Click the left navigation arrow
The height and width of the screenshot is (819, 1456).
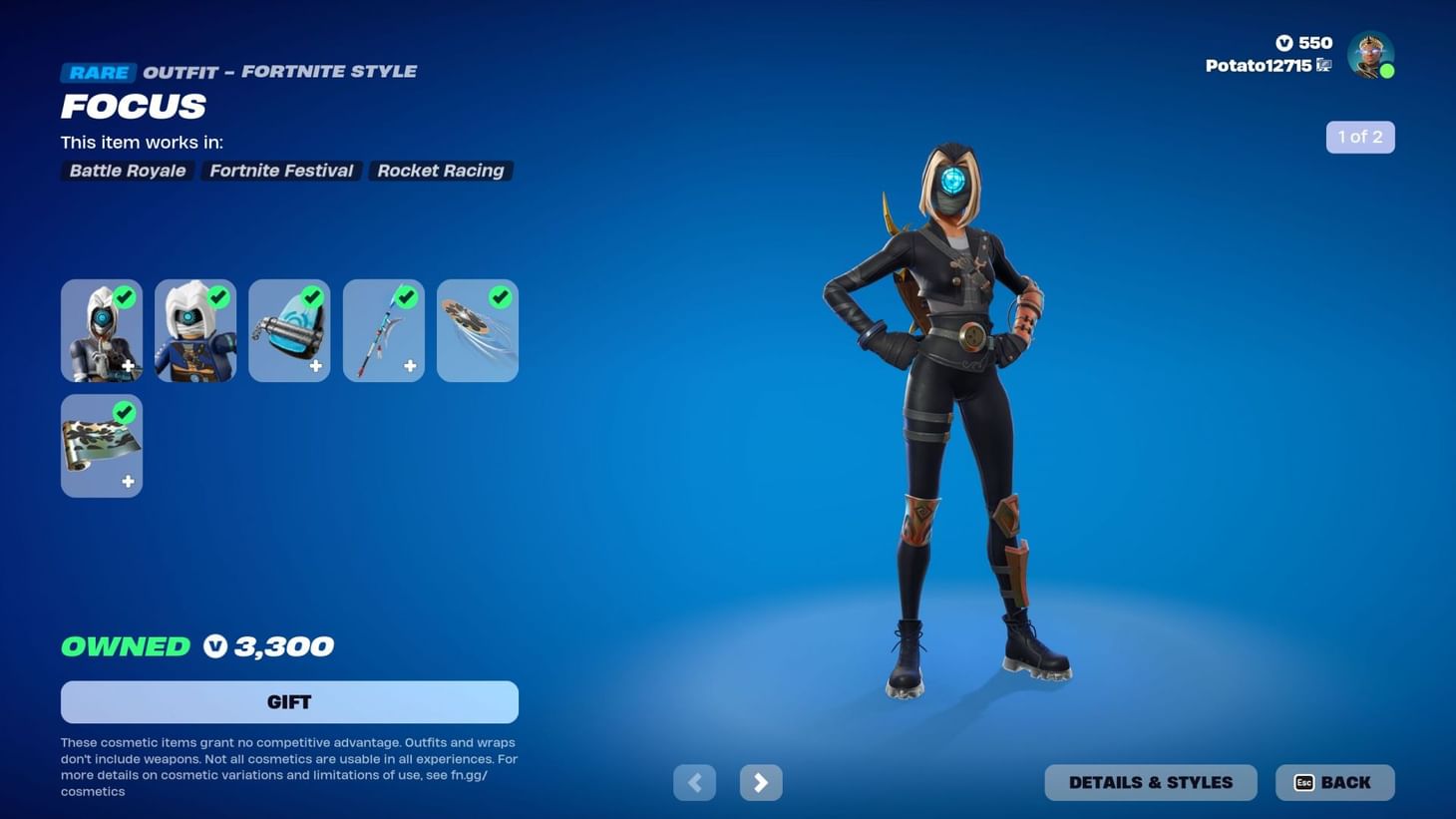point(694,782)
